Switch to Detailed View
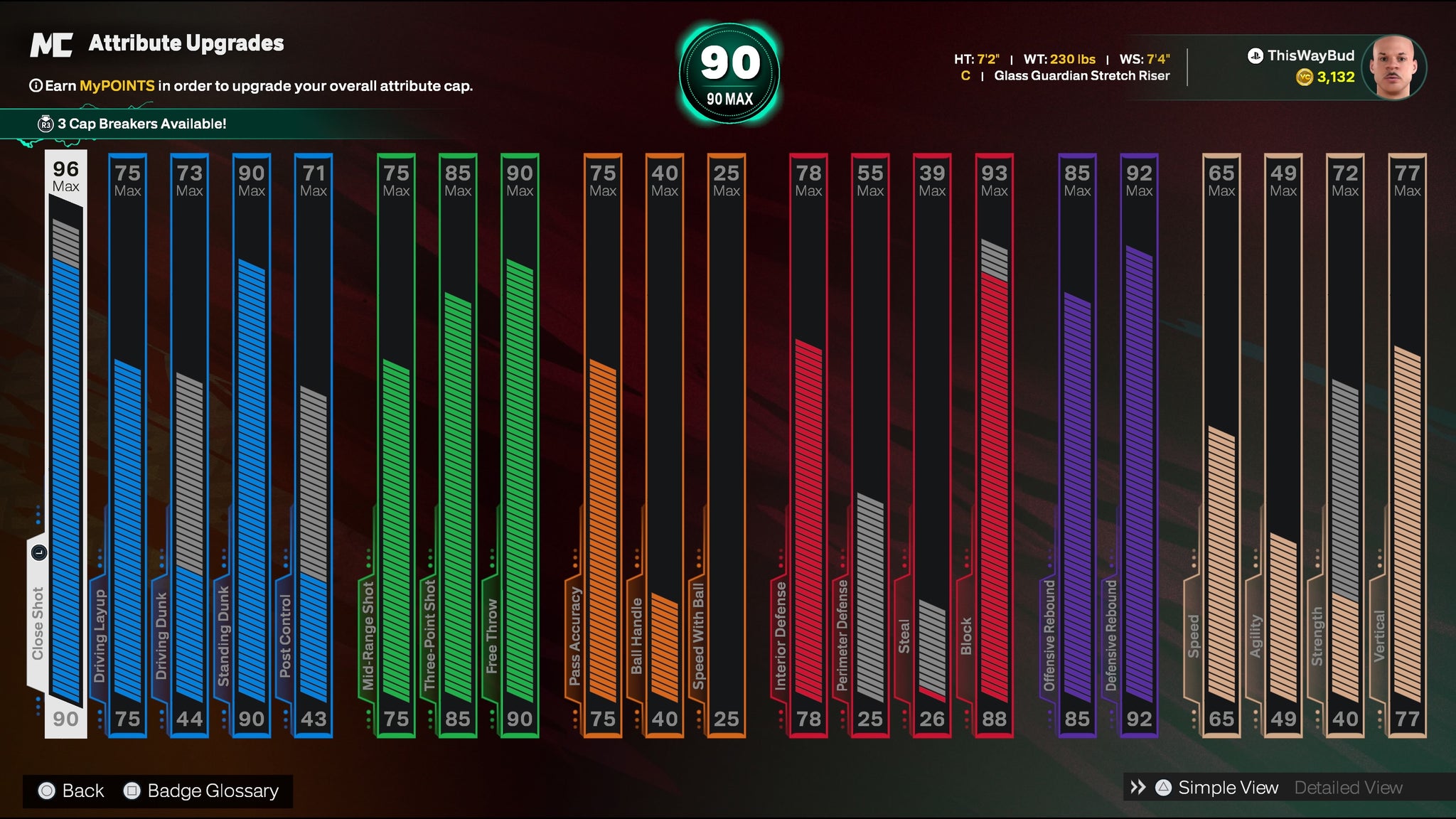Viewport: 1456px width, 819px height. [x=1348, y=788]
